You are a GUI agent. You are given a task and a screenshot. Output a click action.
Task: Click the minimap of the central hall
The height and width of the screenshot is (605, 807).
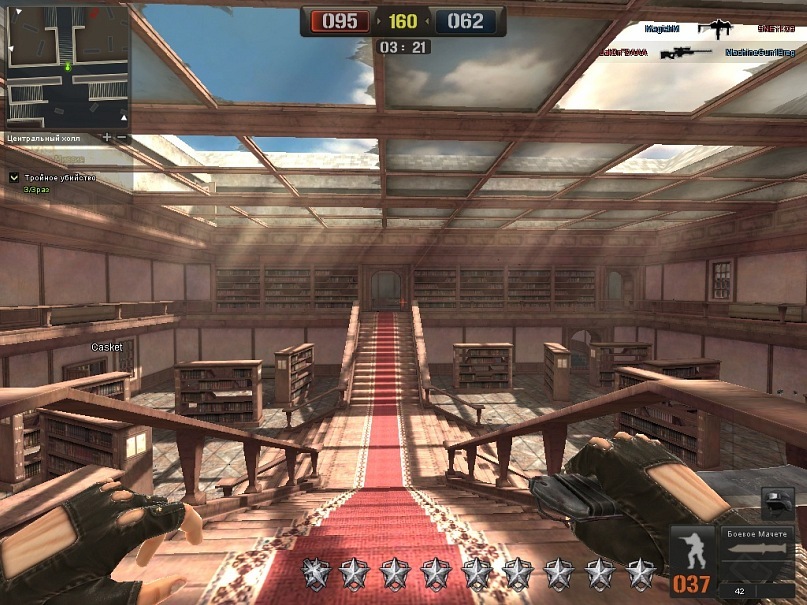[66, 66]
